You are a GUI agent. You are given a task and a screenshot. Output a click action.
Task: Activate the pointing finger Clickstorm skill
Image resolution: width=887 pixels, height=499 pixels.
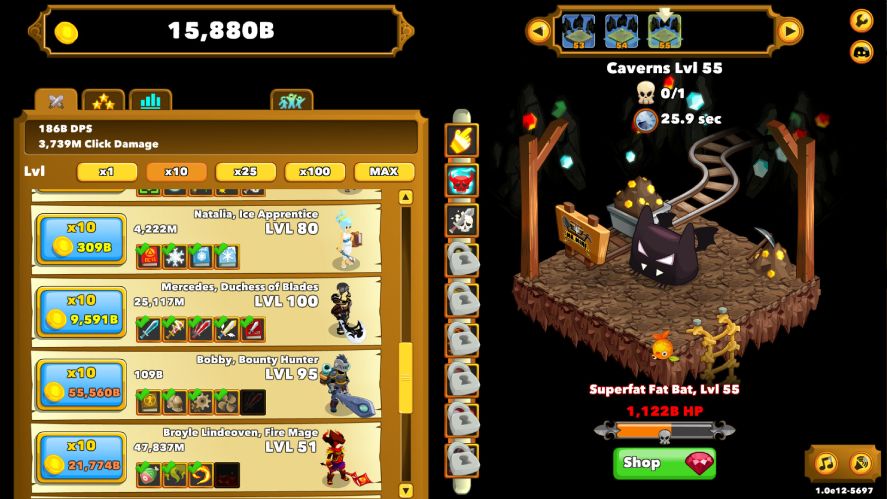click(462, 141)
